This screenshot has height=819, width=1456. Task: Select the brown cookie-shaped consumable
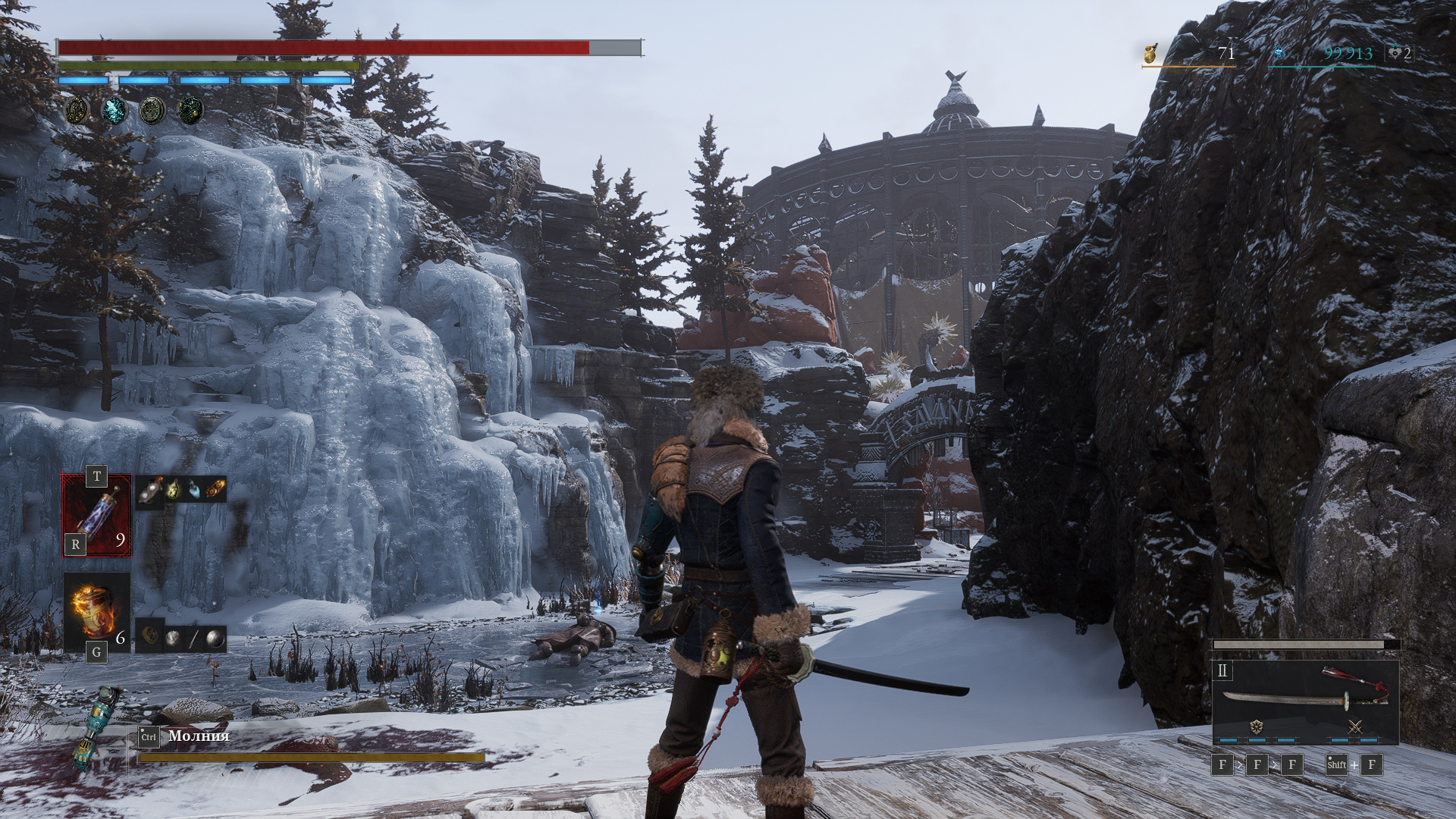[151, 637]
